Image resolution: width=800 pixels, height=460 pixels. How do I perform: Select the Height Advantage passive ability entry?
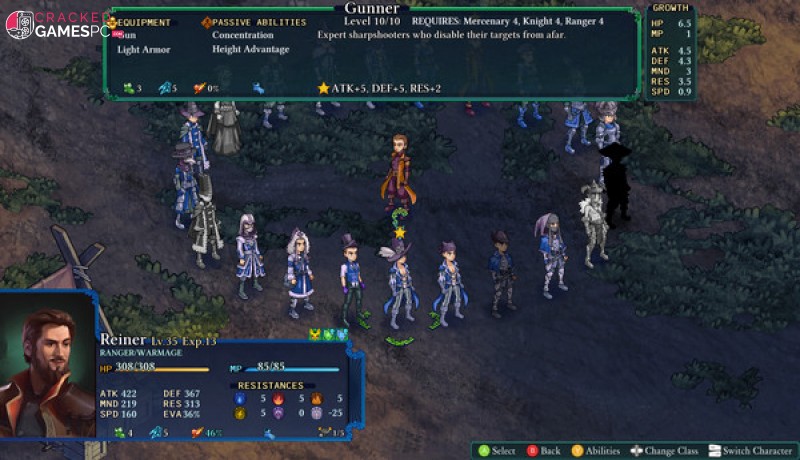pos(250,49)
